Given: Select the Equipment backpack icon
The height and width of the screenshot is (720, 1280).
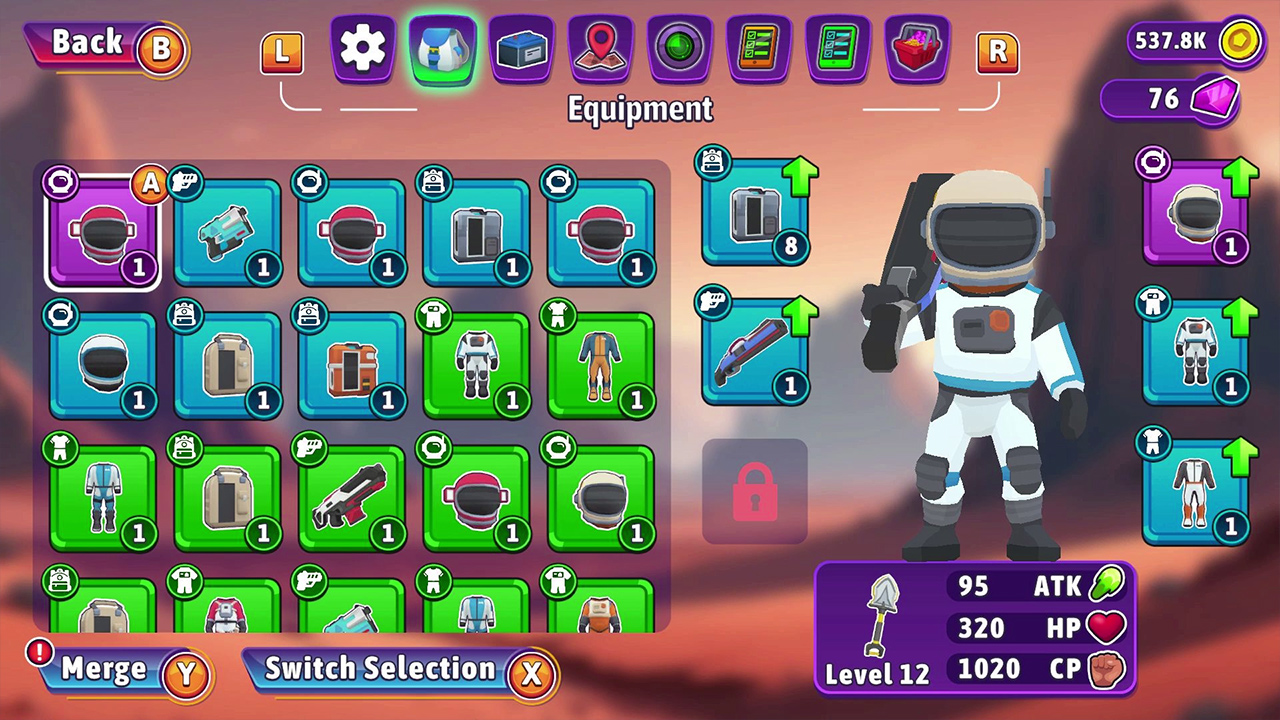Looking at the screenshot, I should point(442,47).
